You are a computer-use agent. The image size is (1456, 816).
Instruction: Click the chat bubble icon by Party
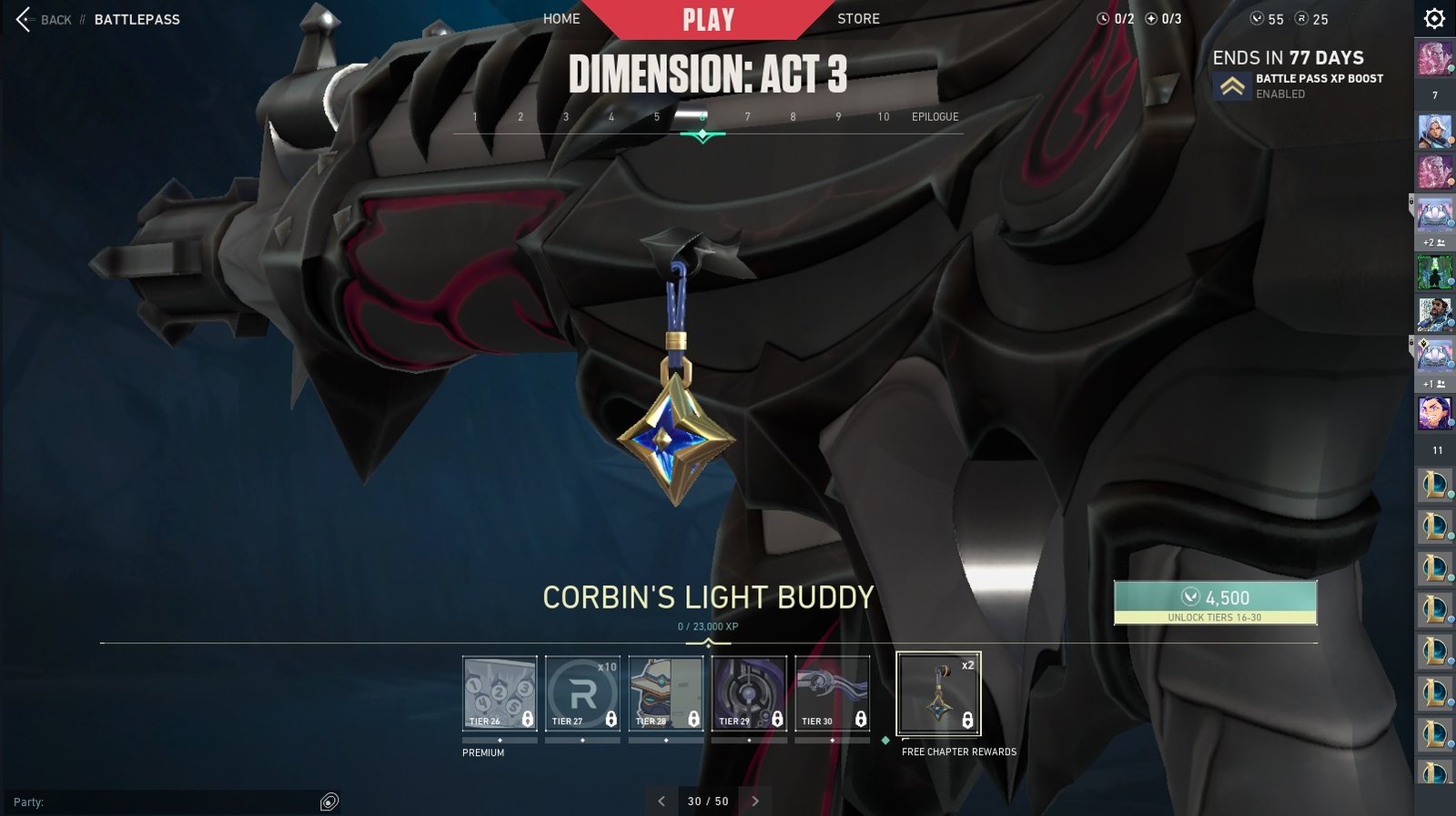pyautogui.click(x=329, y=801)
